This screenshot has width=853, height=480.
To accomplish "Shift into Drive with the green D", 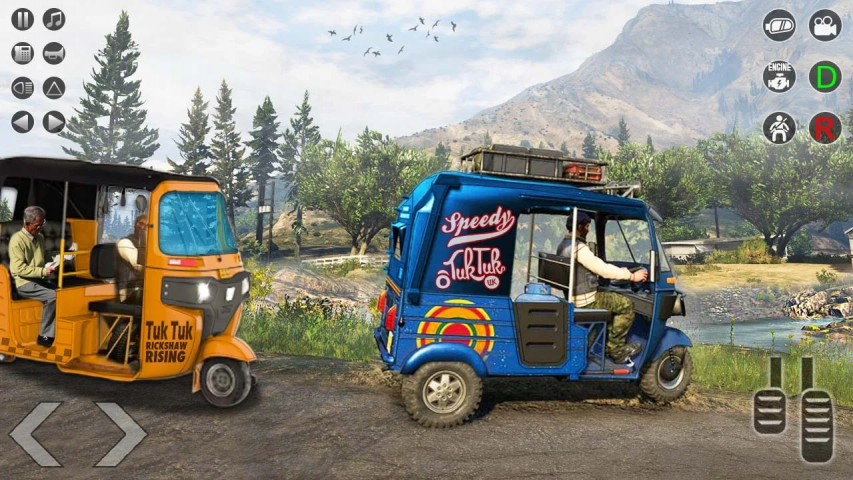I will point(825,76).
